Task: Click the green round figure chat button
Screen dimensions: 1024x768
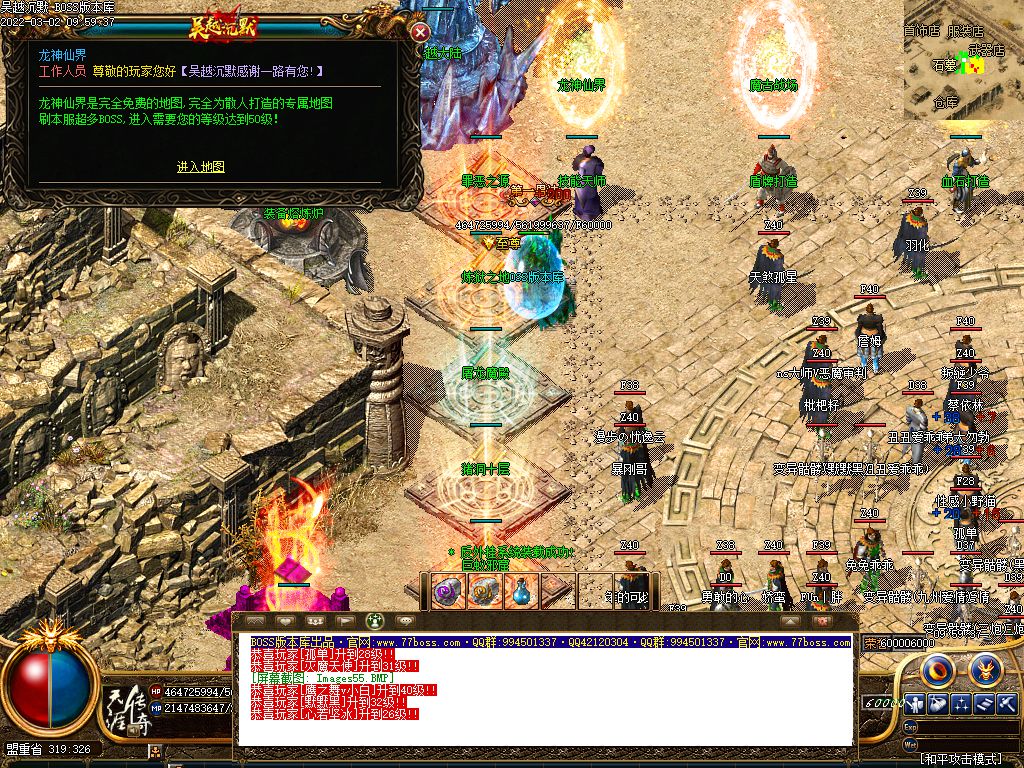Action: [375, 621]
